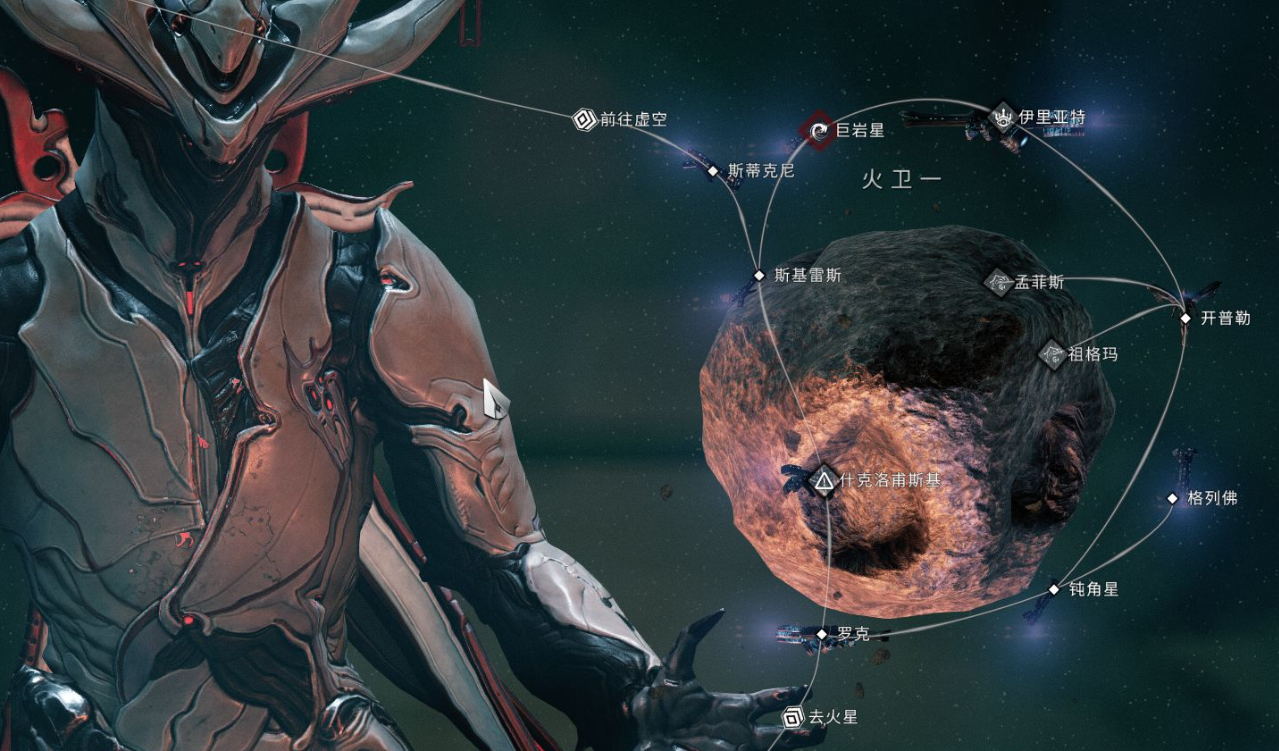Pick the 钝角星 mission node
Viewport: 1279px width, 751px height.
[x=1053, y=590]
